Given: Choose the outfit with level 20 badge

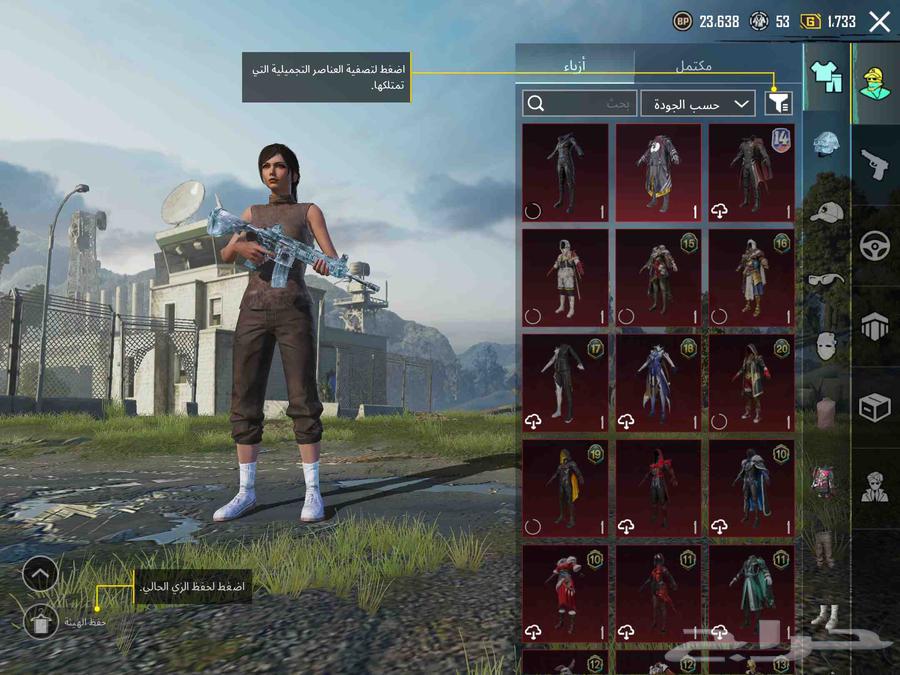Looking at the screenshot, I should [x=751, y=383].
